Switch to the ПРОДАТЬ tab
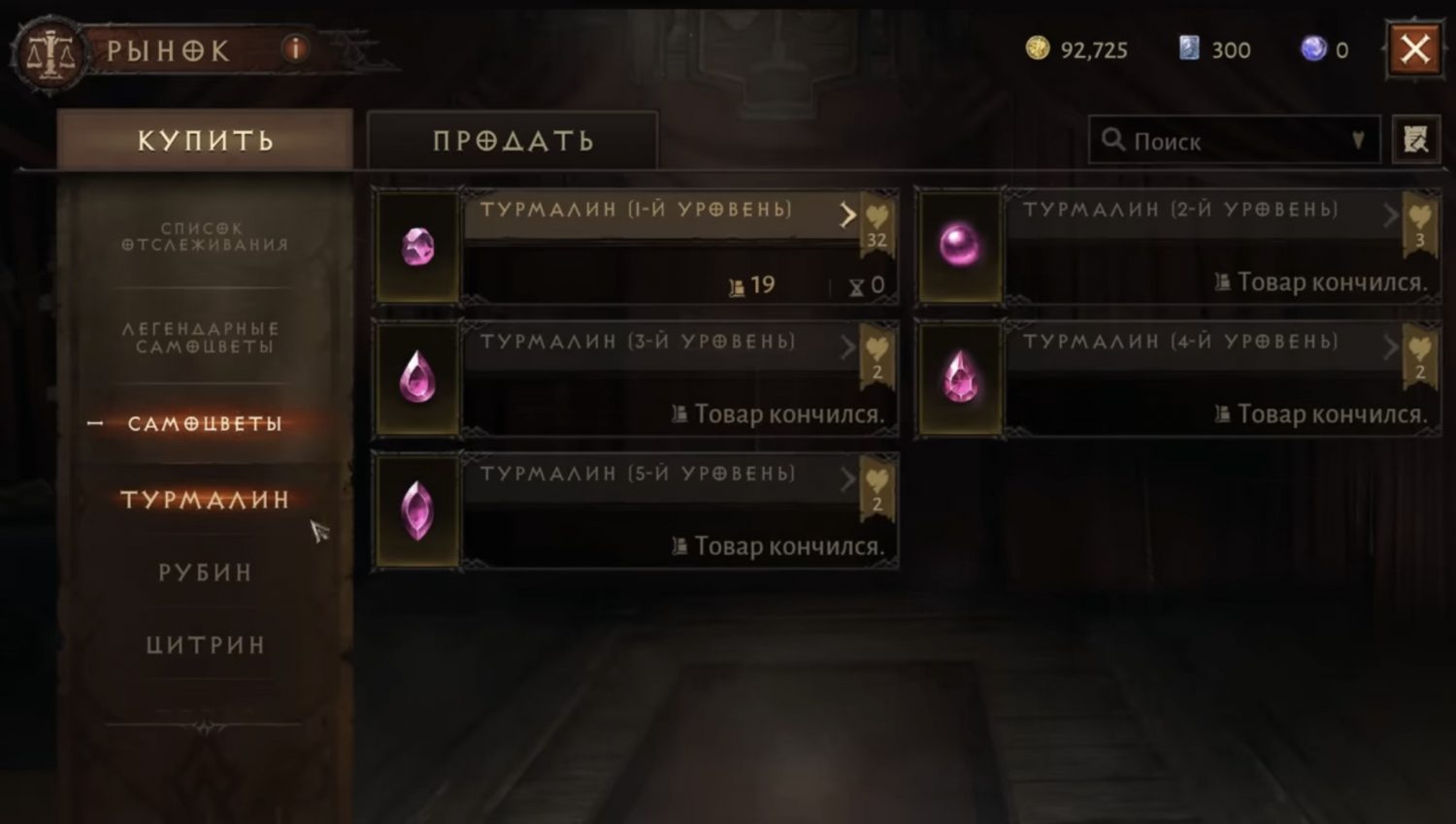Screen dimensions: 1456x824 (512, 140)
